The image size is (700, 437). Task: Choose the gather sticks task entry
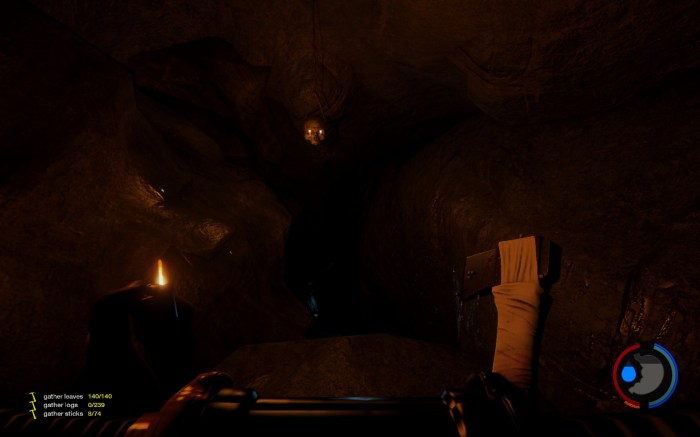[x=62, y=413]
